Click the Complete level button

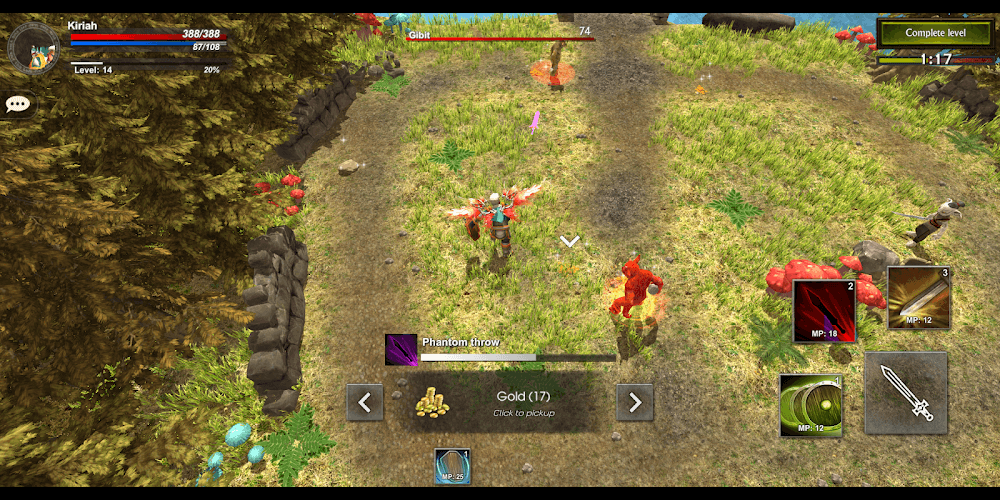pos(937,33)
